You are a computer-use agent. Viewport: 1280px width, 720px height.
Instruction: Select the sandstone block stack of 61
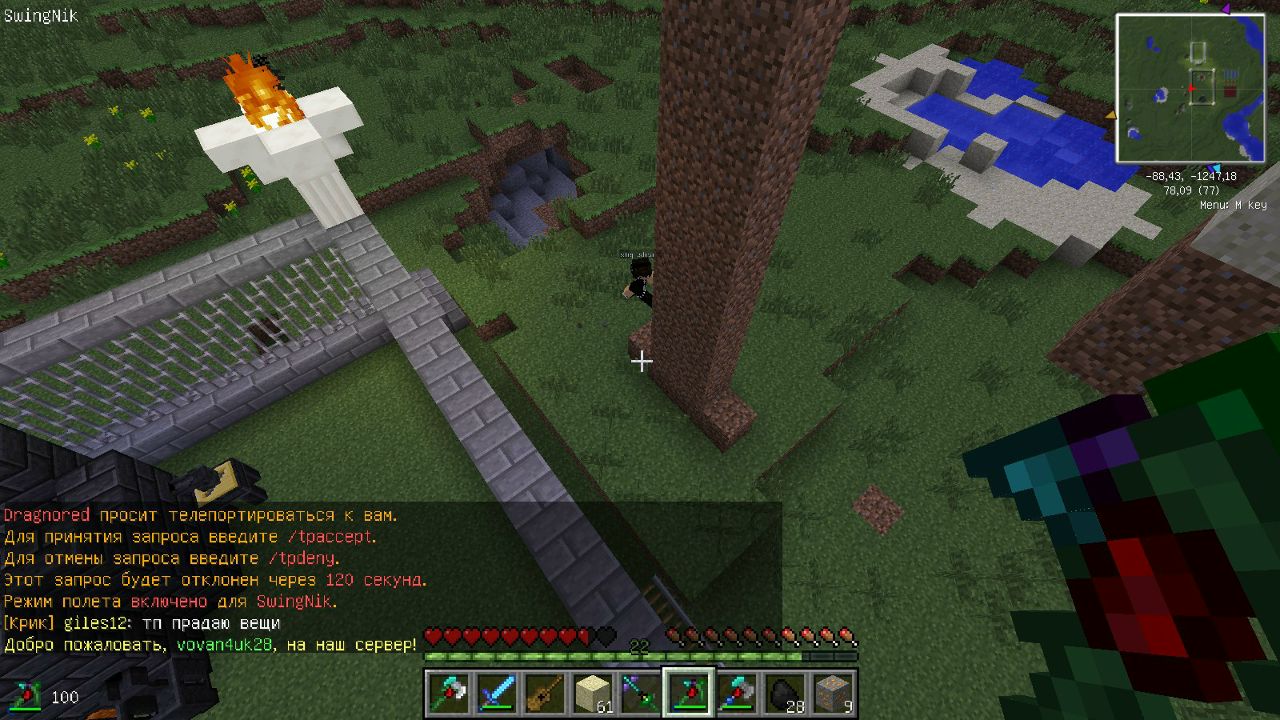coord(592,693)
